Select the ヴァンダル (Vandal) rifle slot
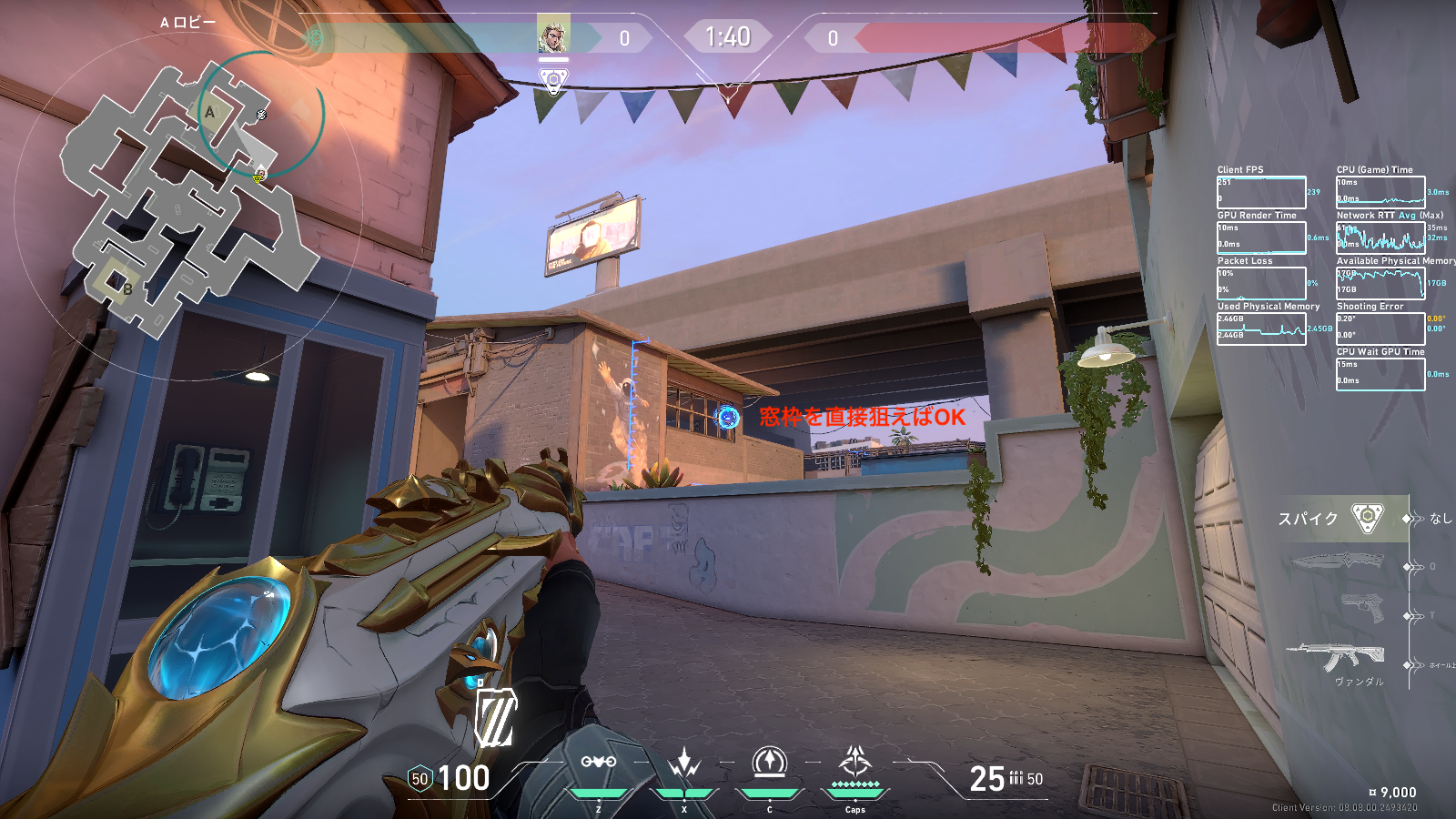1456x819 pixels. pyautogui.click(x=1336, y=655)
